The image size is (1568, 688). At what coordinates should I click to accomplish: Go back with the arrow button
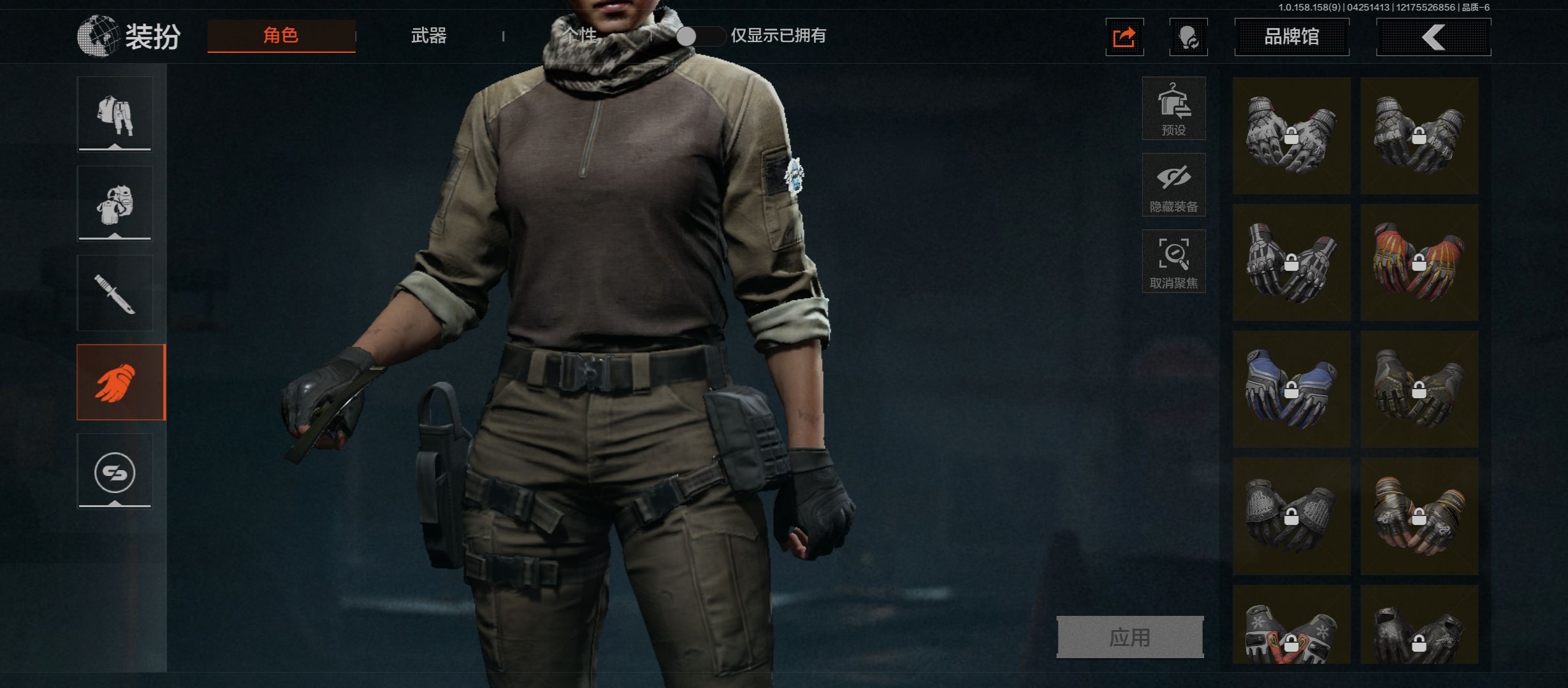pyautogui.click(x=1434, y=37)
